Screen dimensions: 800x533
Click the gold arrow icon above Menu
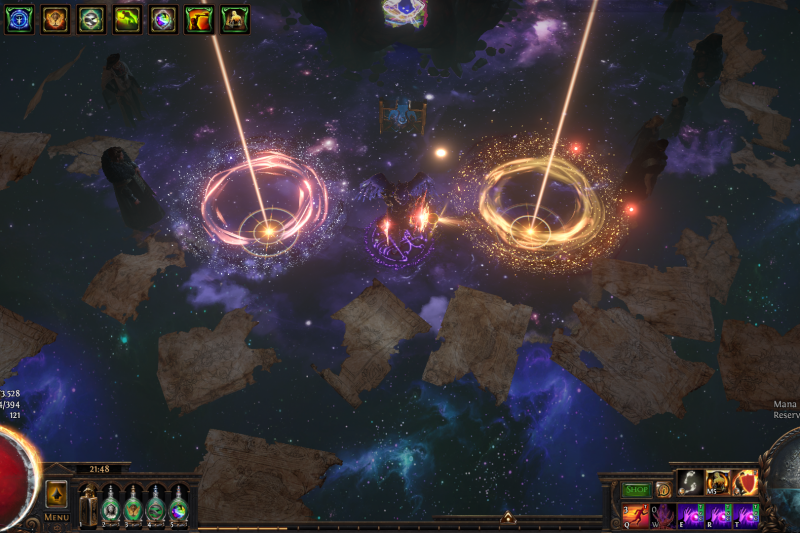pos(57,495)
